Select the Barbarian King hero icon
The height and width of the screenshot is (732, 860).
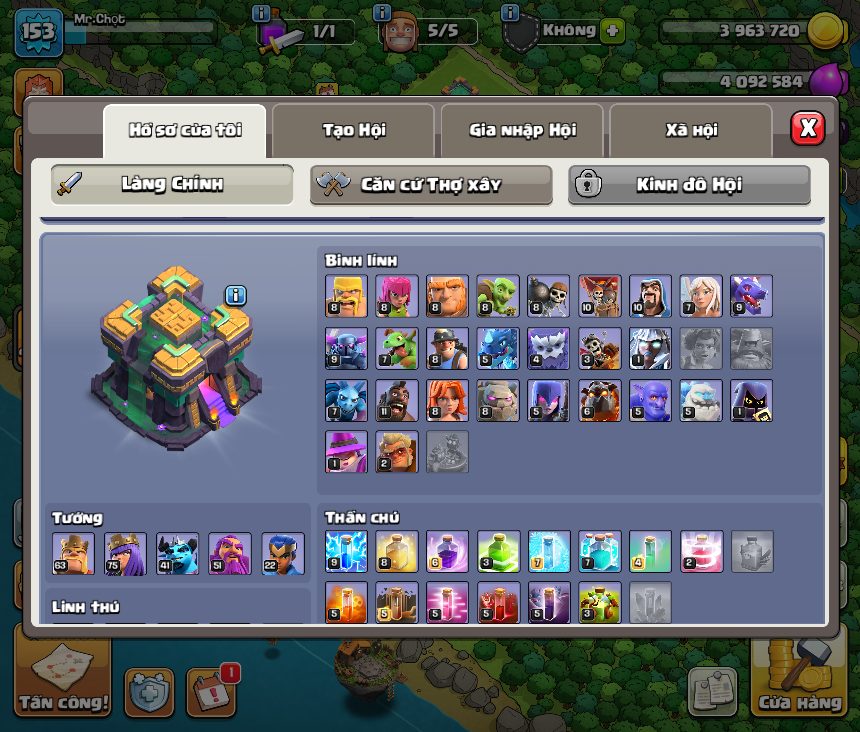click(x=74, y=553)
